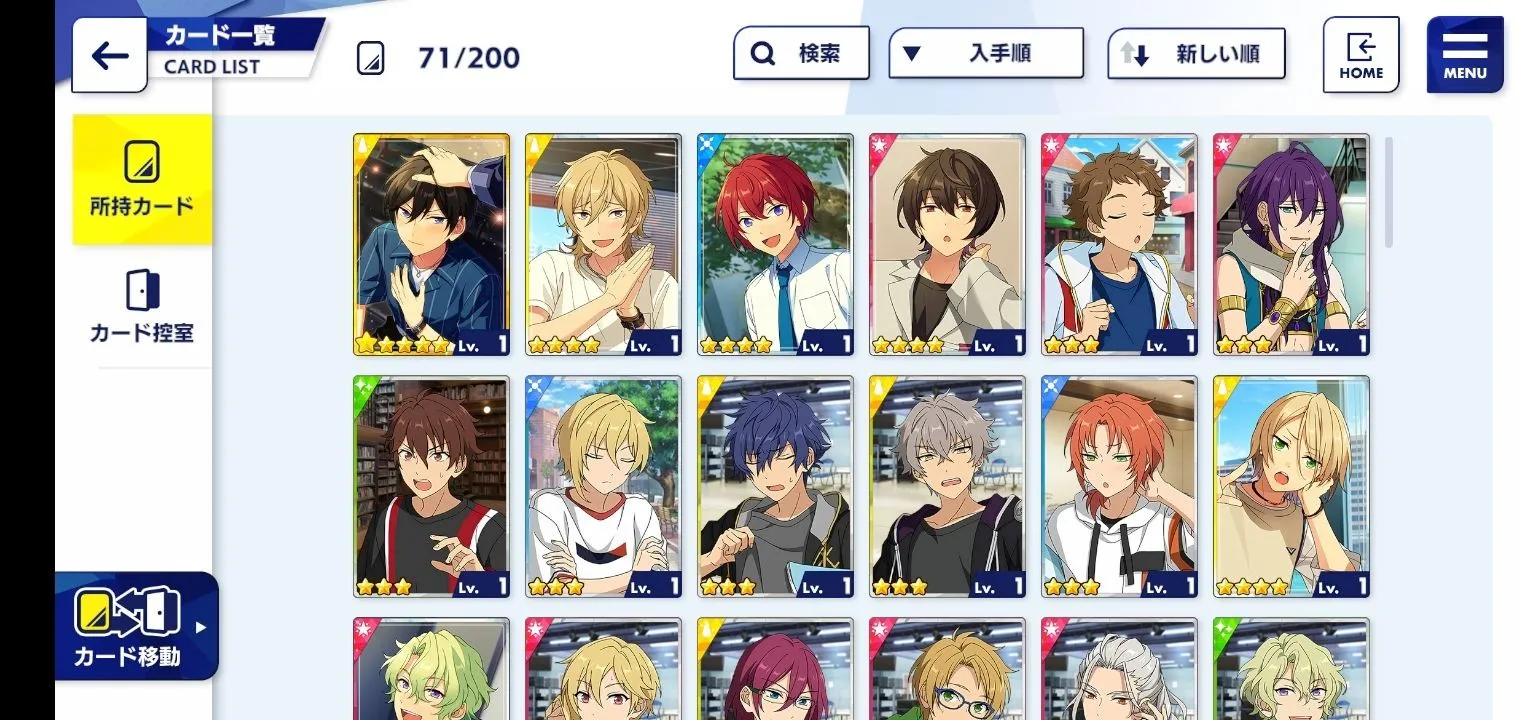Switch to カード控室 tab

(x=142, y=307)
